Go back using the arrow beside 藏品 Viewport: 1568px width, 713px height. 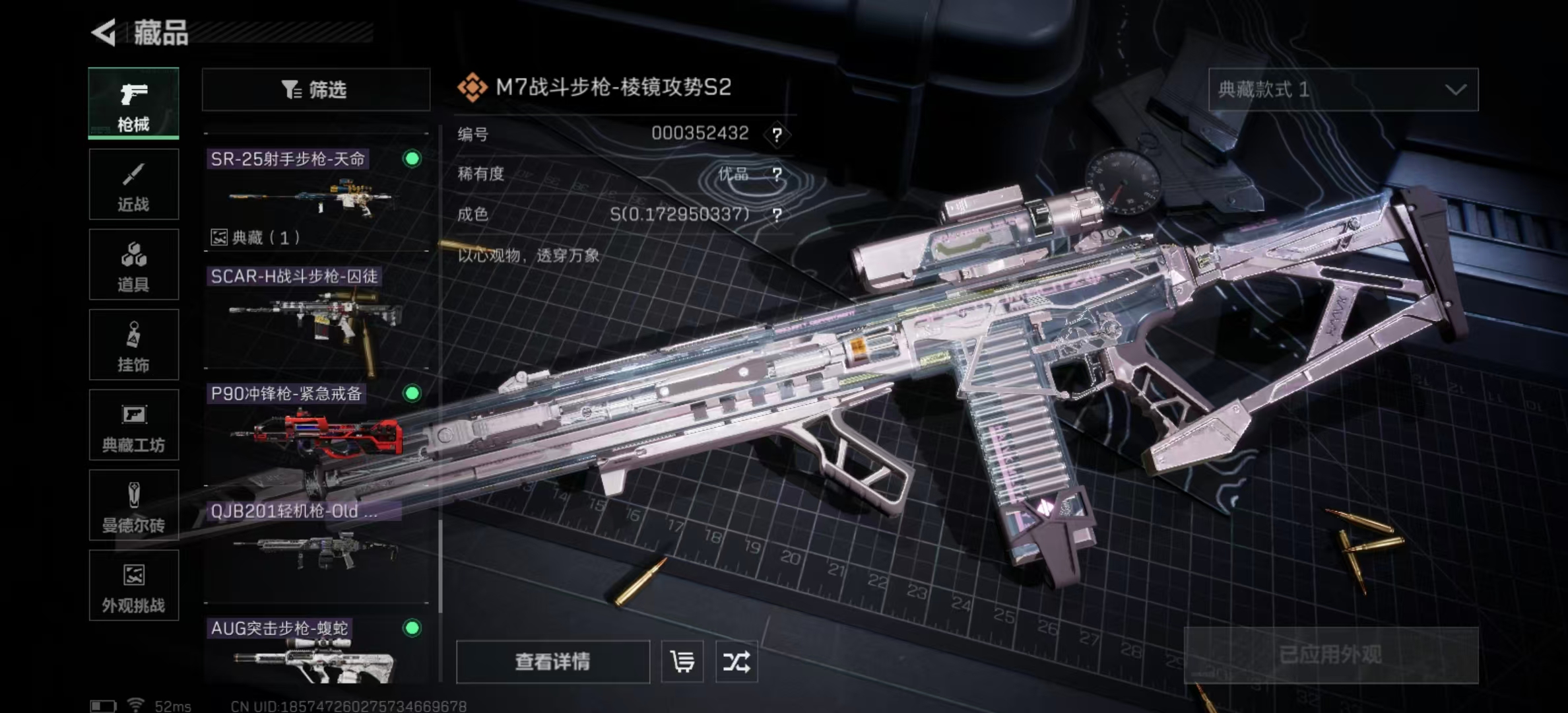coord(104,32)
